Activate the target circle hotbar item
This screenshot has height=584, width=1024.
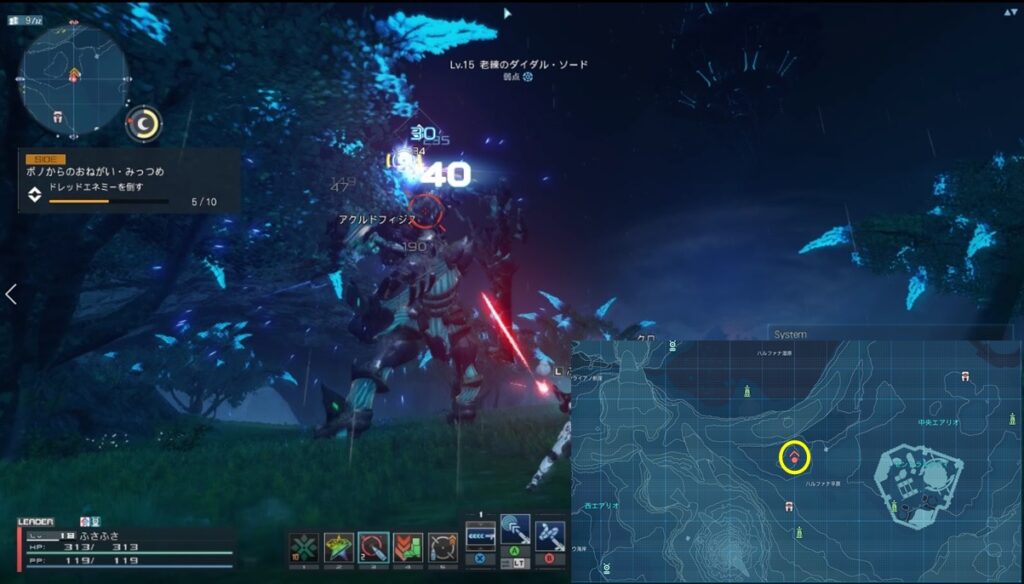point(443,547)
